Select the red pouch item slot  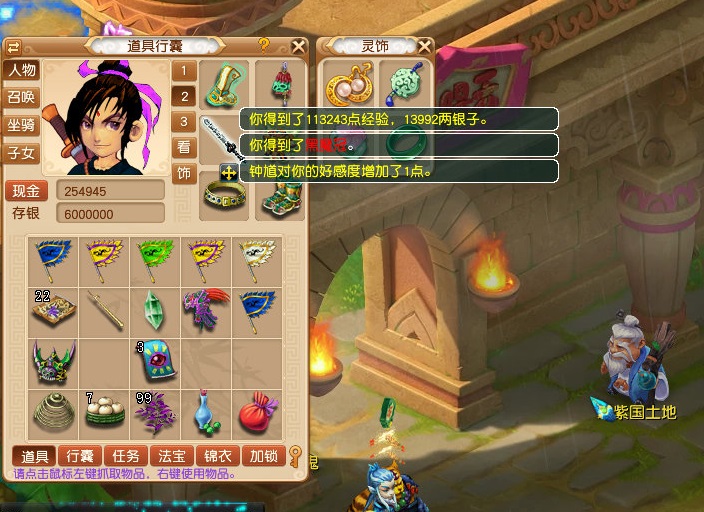pyautogui.click(x=257, y=411)
